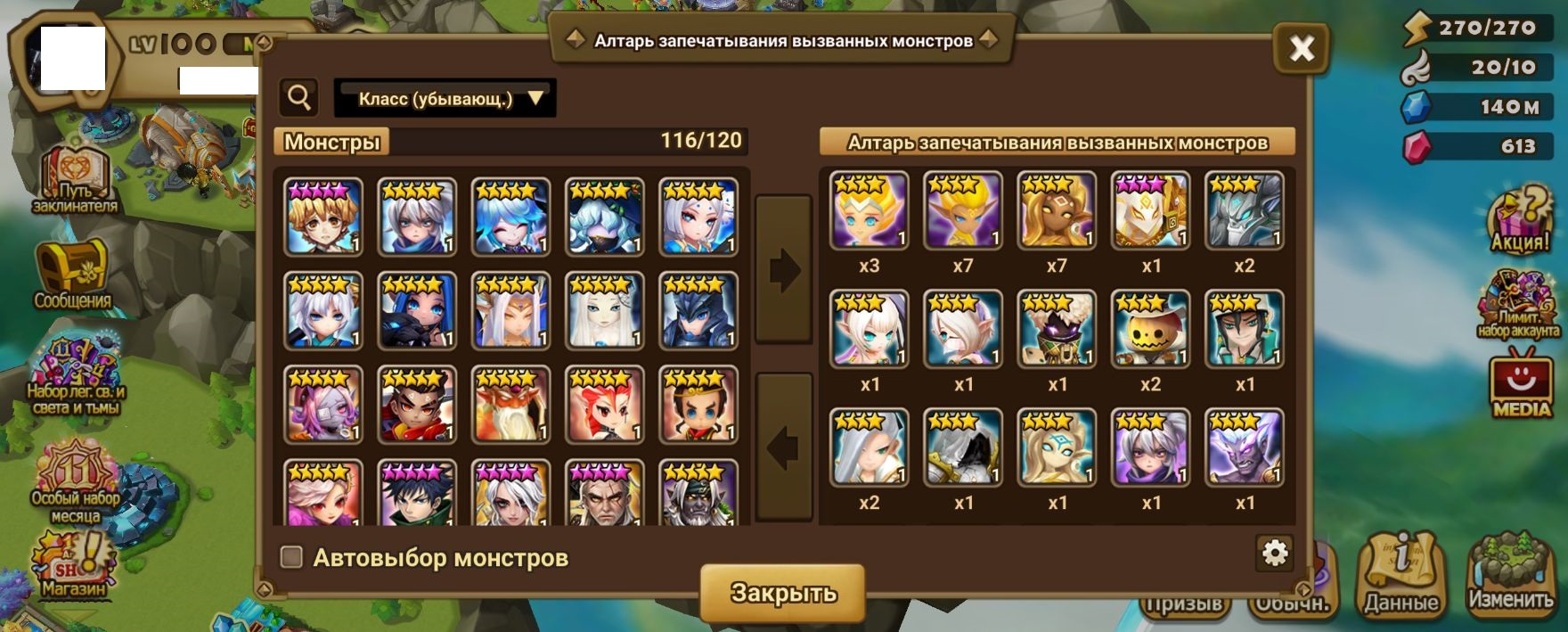Select the stone golem monster in altar
This screenshot has height=632, width=1568.
[1245, 210]
